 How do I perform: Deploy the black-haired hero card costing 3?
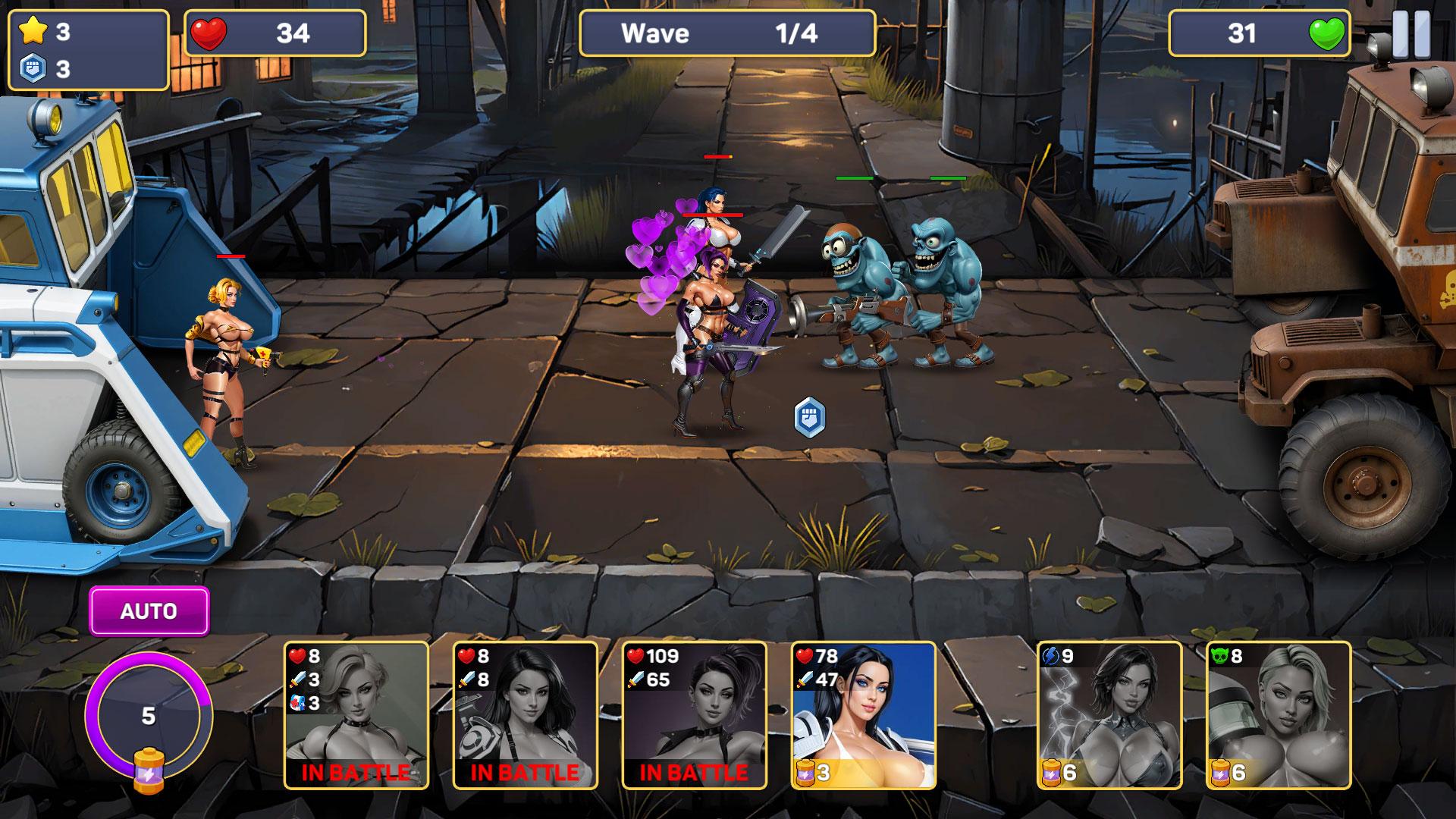pyautogui.click(x=863, y=715)
